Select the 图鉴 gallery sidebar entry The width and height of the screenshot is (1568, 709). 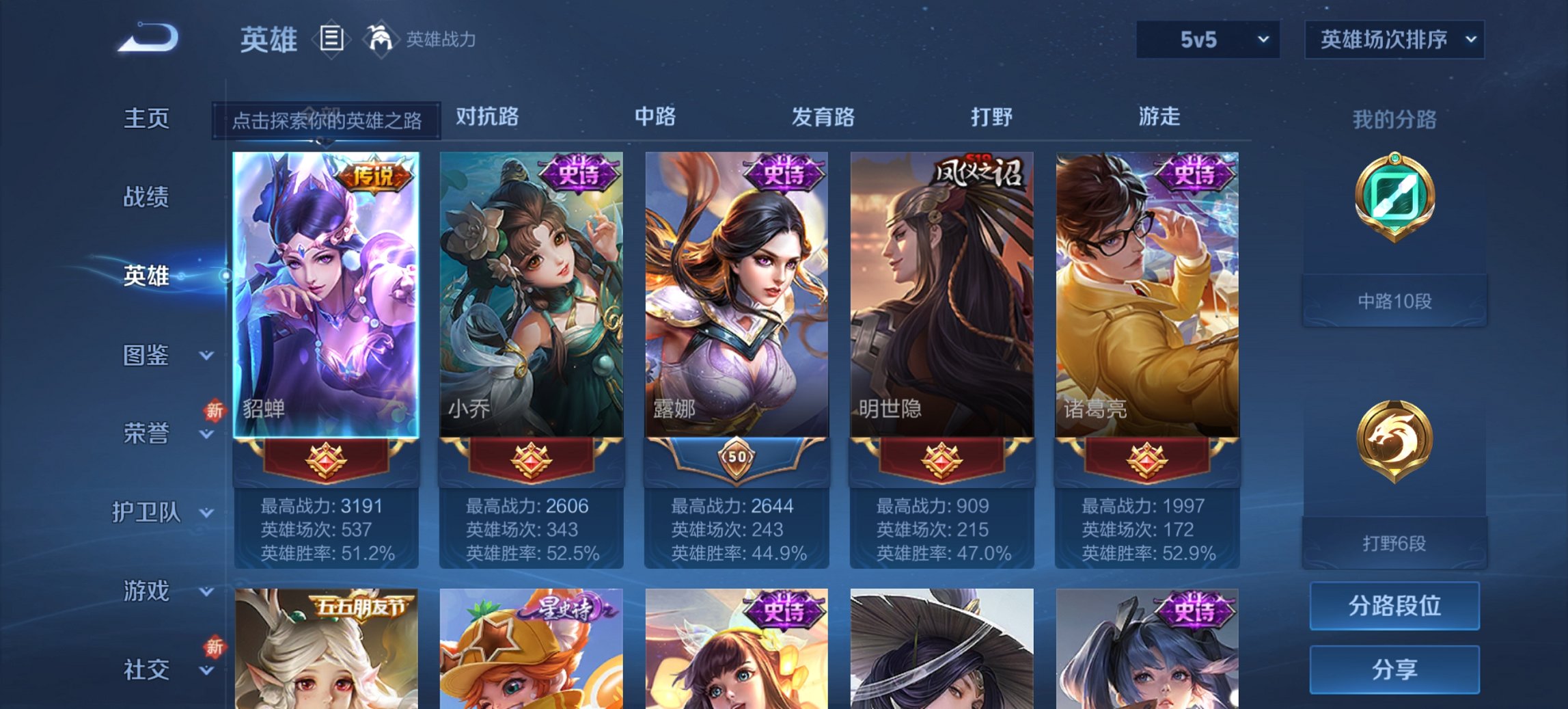(x=147, y=356)
